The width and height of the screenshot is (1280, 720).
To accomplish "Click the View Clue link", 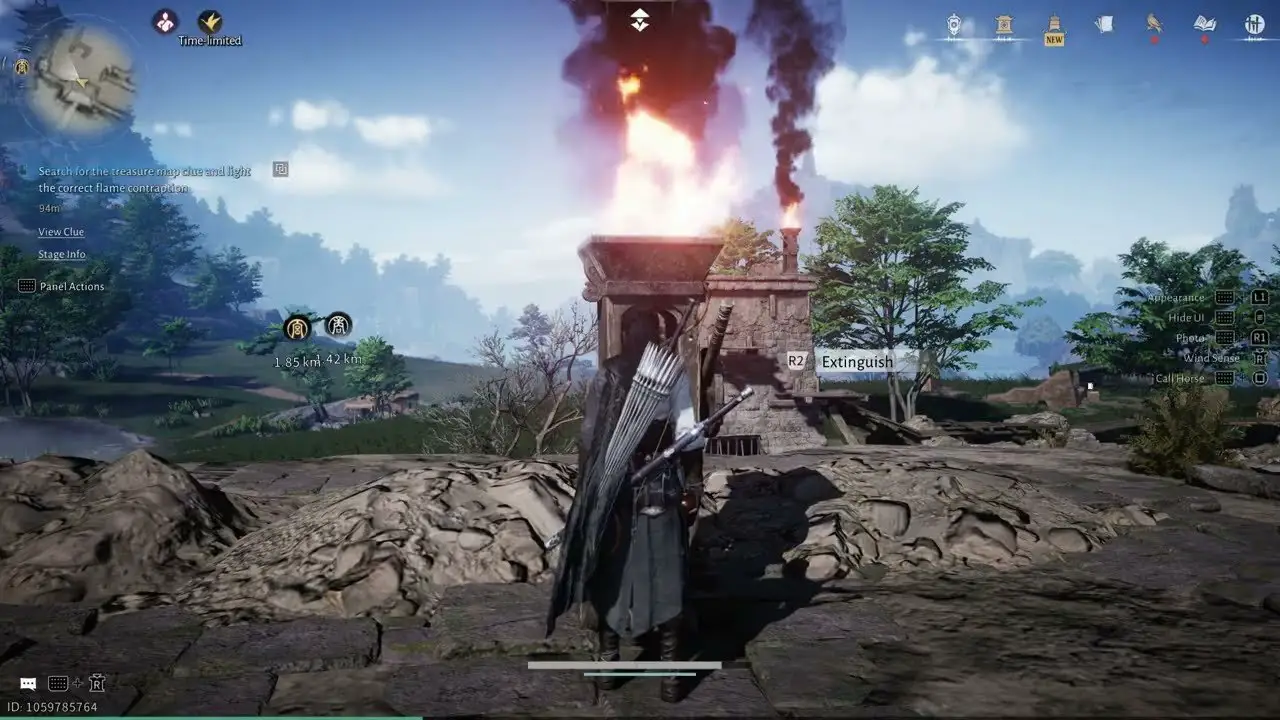I will pos(61,232).
